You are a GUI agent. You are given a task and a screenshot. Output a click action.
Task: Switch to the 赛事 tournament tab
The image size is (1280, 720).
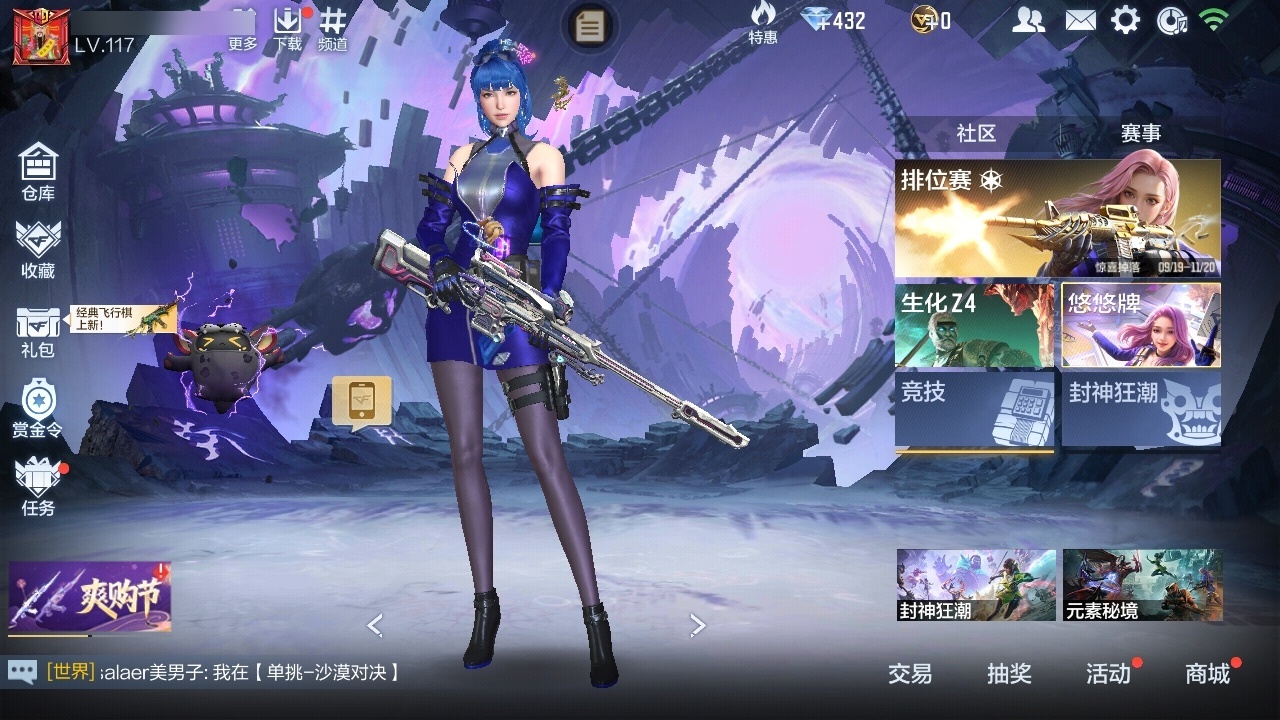[x=1140, y=133]
